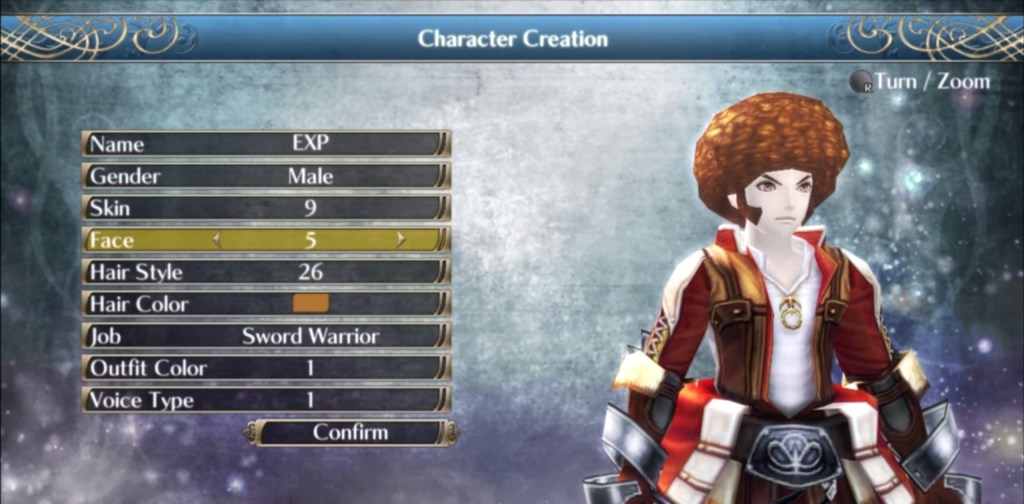Select the Job row showing Sword Warrior
1024x504 pixels.
click(265, 336)
